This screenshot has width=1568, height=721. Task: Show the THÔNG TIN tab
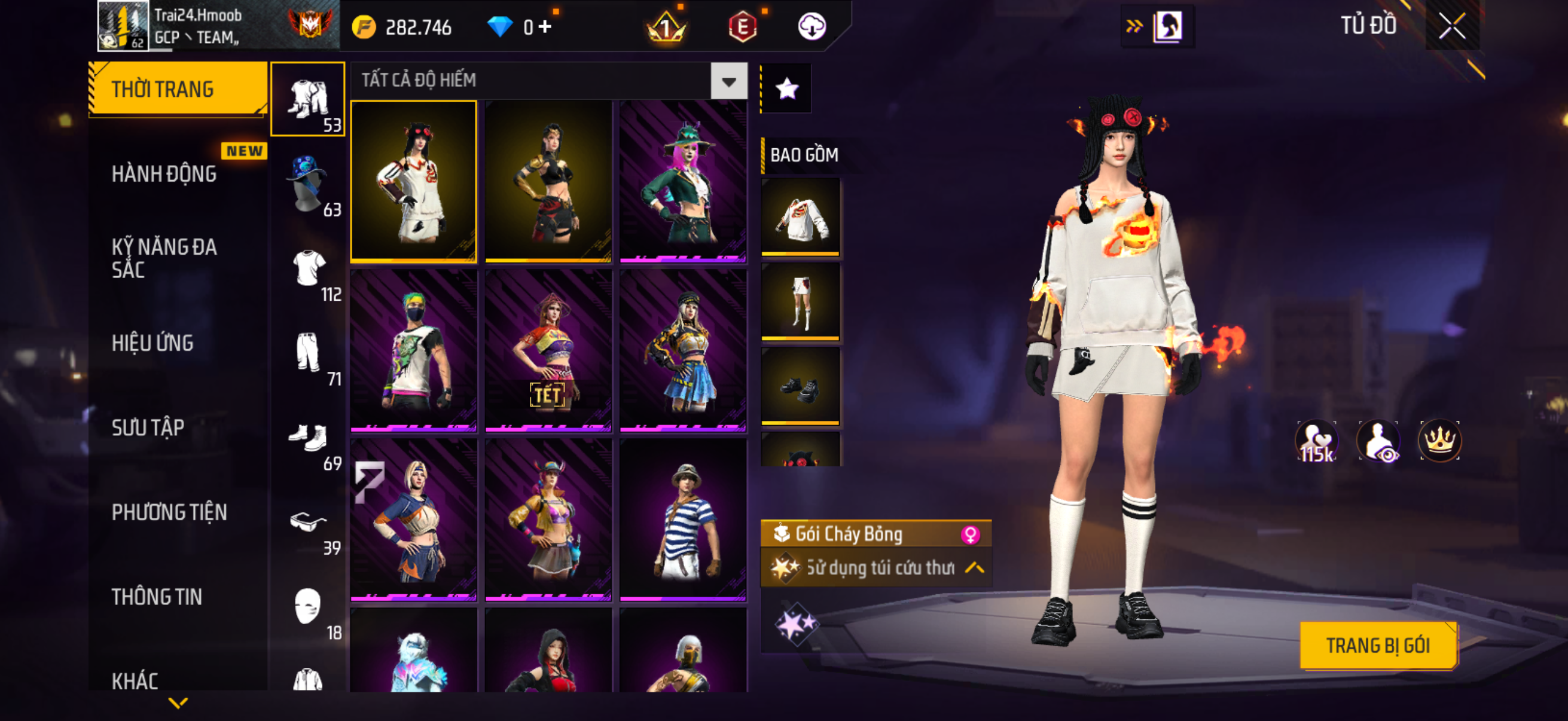157,597
